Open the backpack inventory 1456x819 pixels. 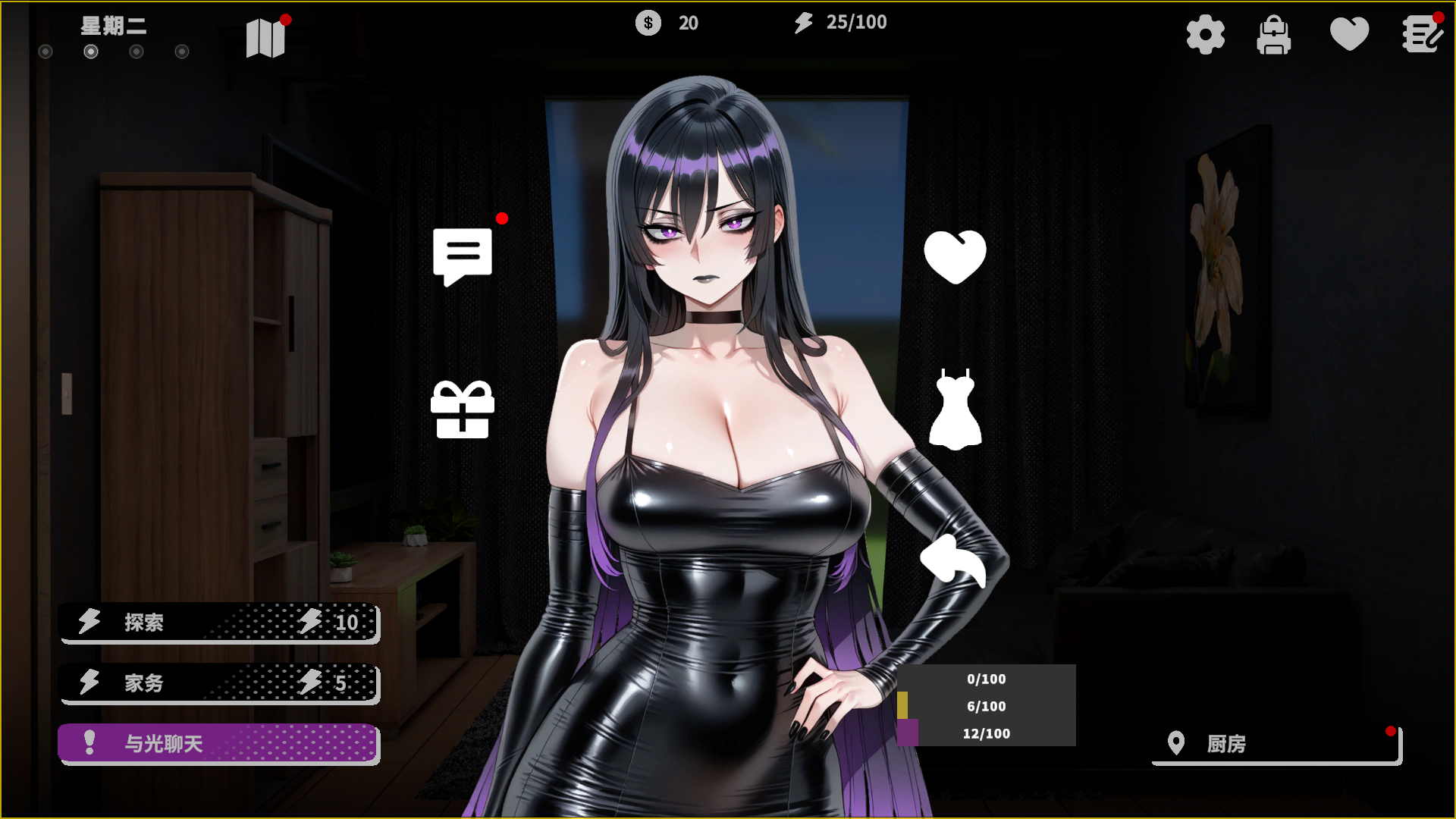coord(1274,35)
